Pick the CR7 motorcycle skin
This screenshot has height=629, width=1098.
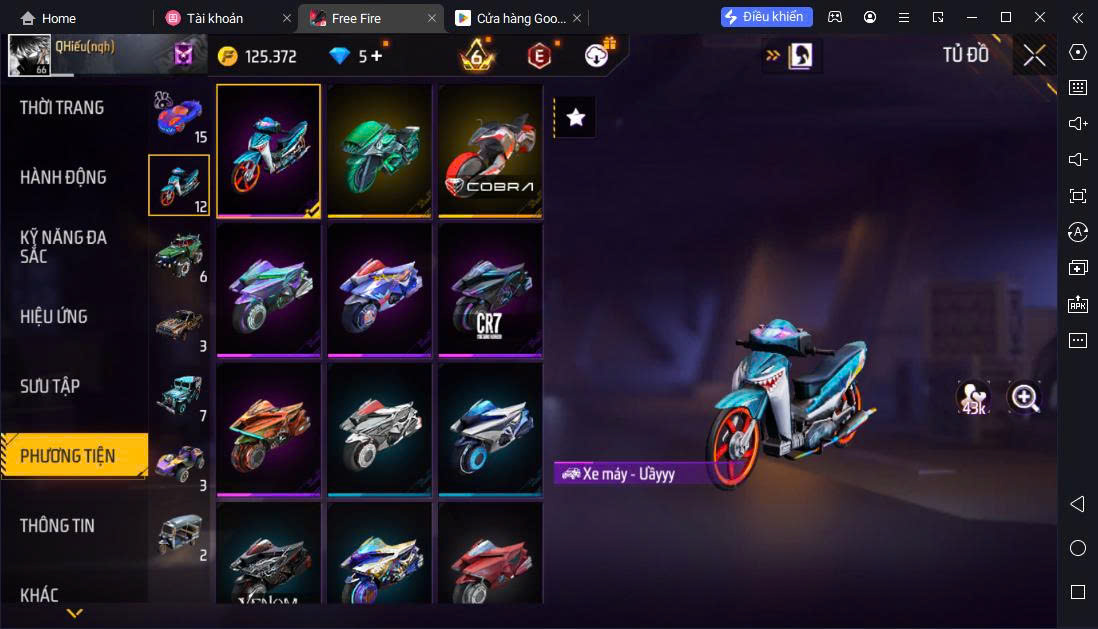490,290
